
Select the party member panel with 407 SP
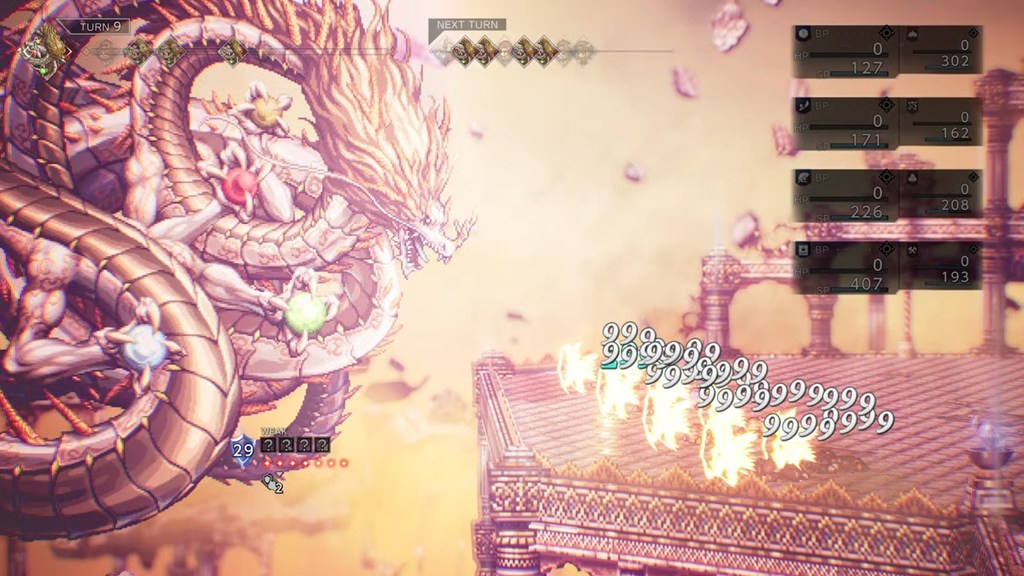click(x=846, y=267)
